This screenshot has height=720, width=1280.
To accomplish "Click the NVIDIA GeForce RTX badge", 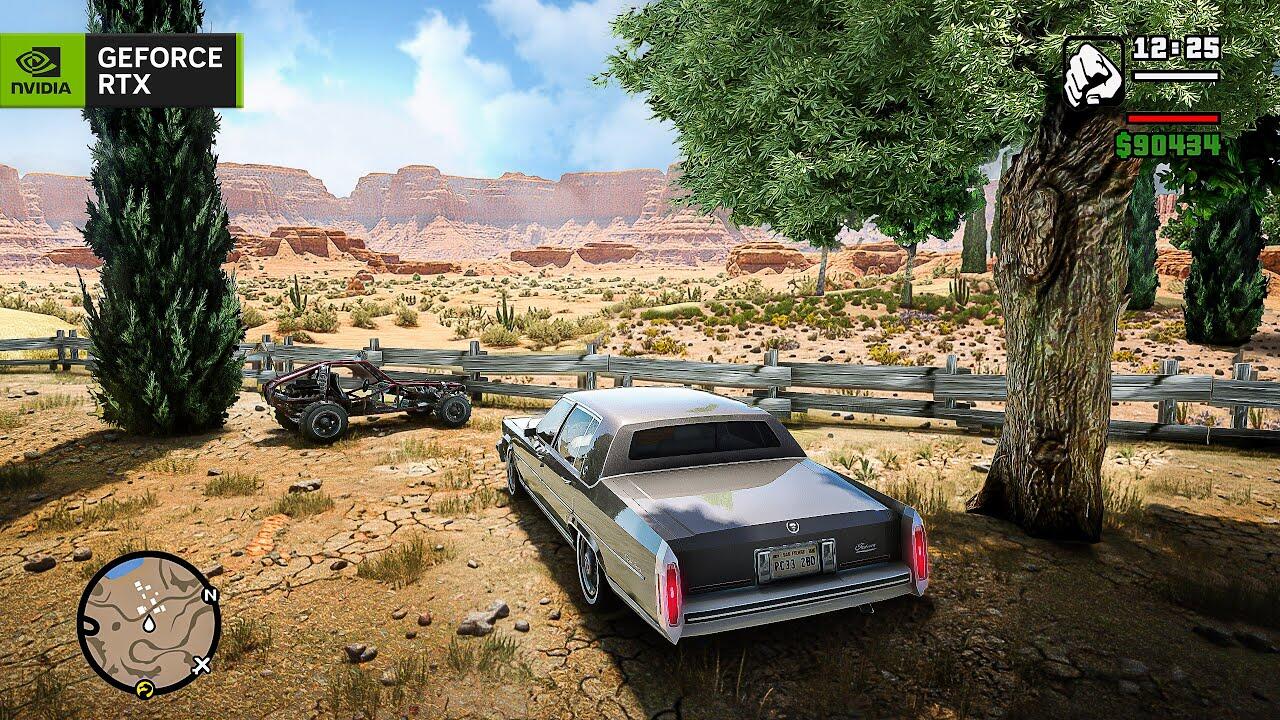I will (x=121, y=70).
